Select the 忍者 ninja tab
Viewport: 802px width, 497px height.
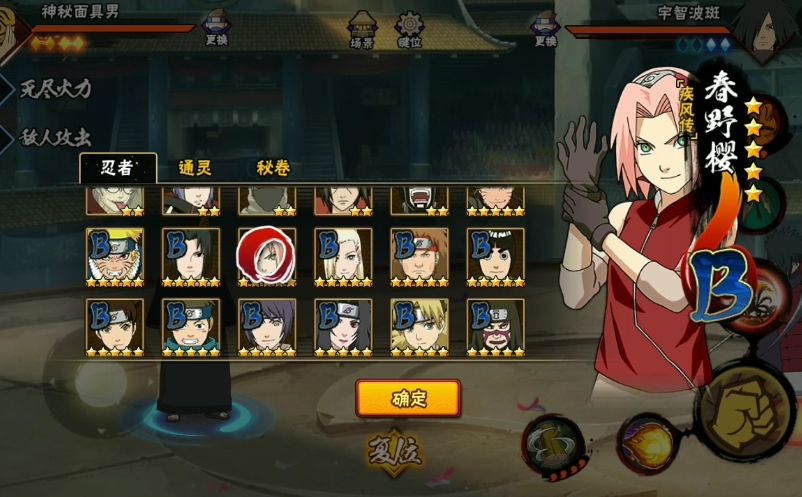[117, 168]
